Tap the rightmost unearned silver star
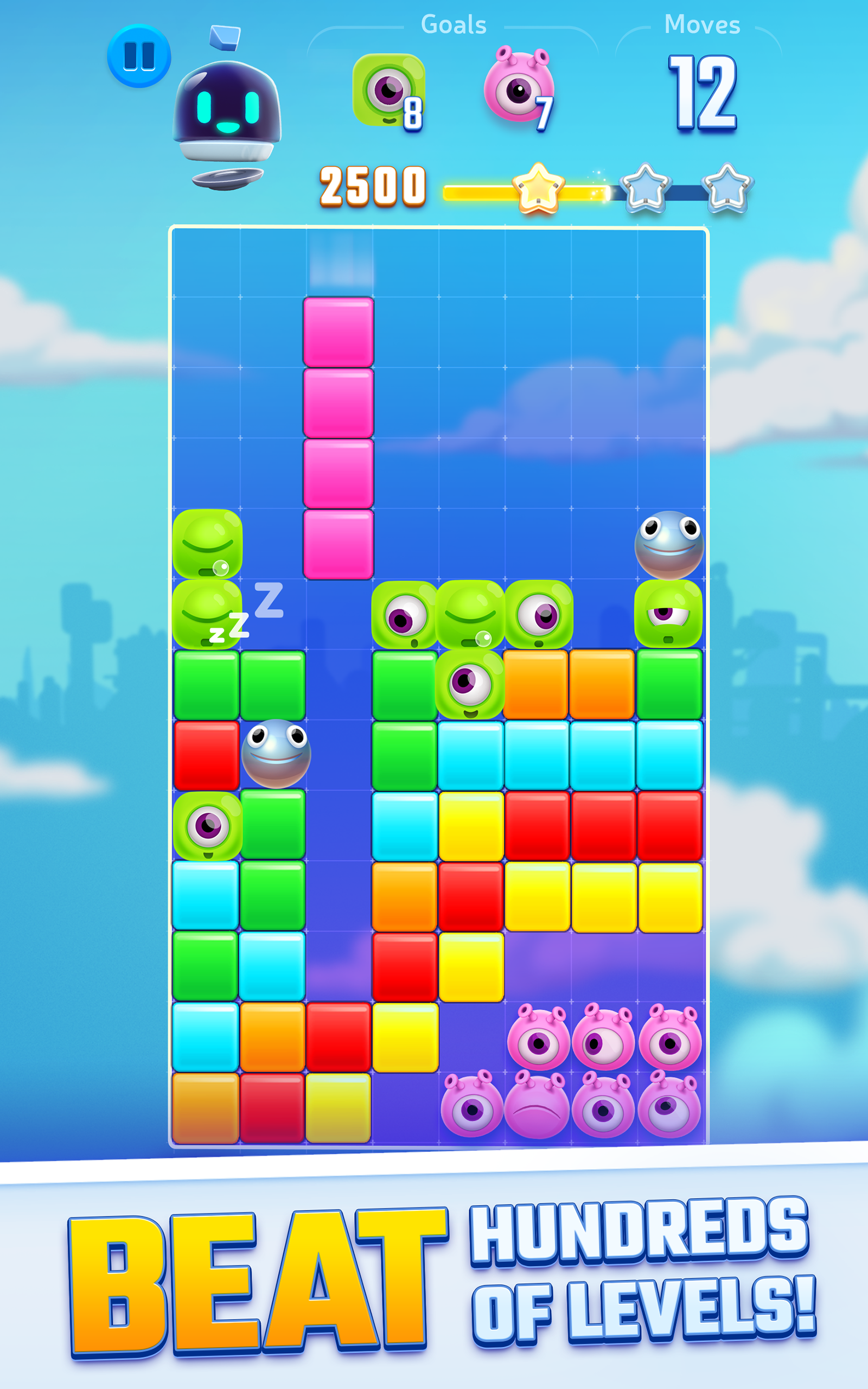 coord(726,189)
